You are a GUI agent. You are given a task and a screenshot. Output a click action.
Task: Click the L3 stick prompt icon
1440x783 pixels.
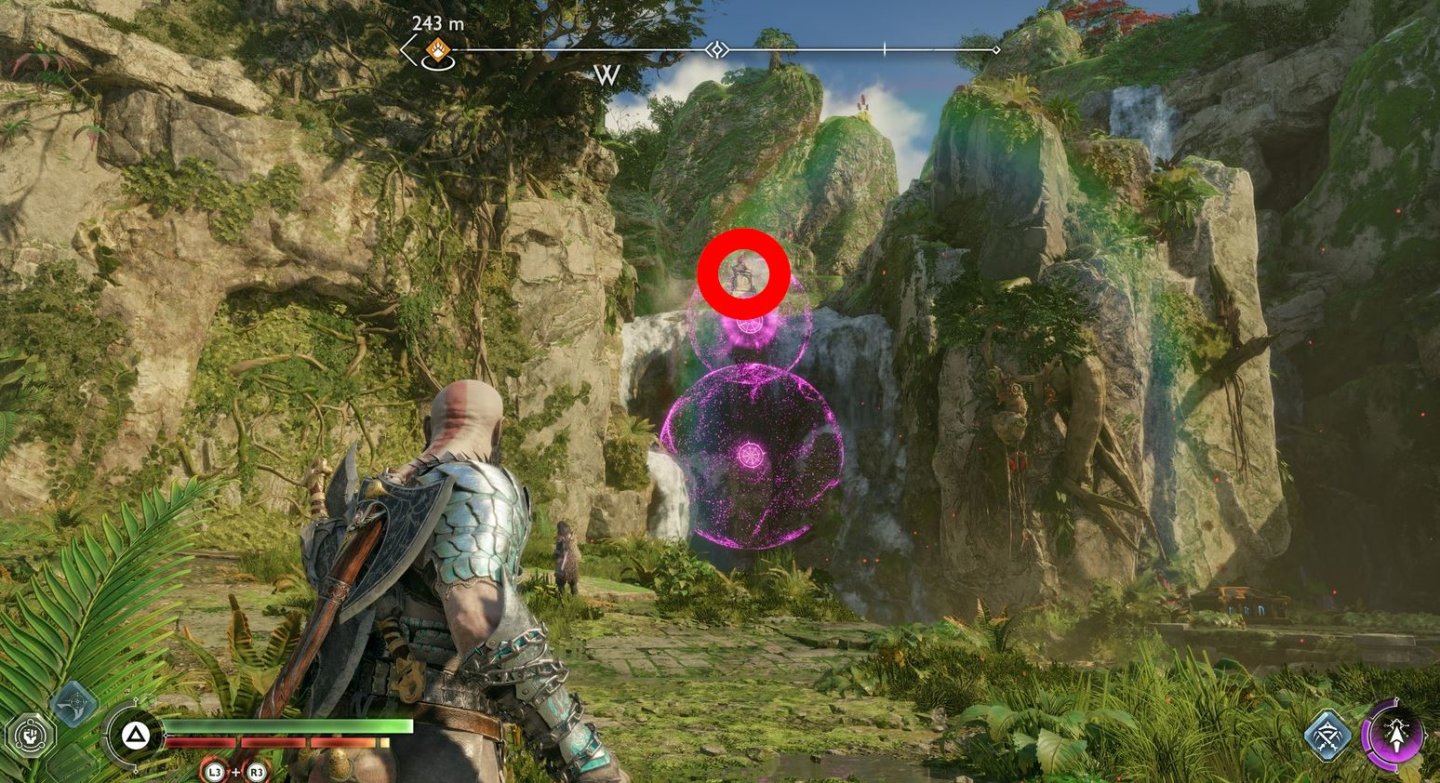216,772
